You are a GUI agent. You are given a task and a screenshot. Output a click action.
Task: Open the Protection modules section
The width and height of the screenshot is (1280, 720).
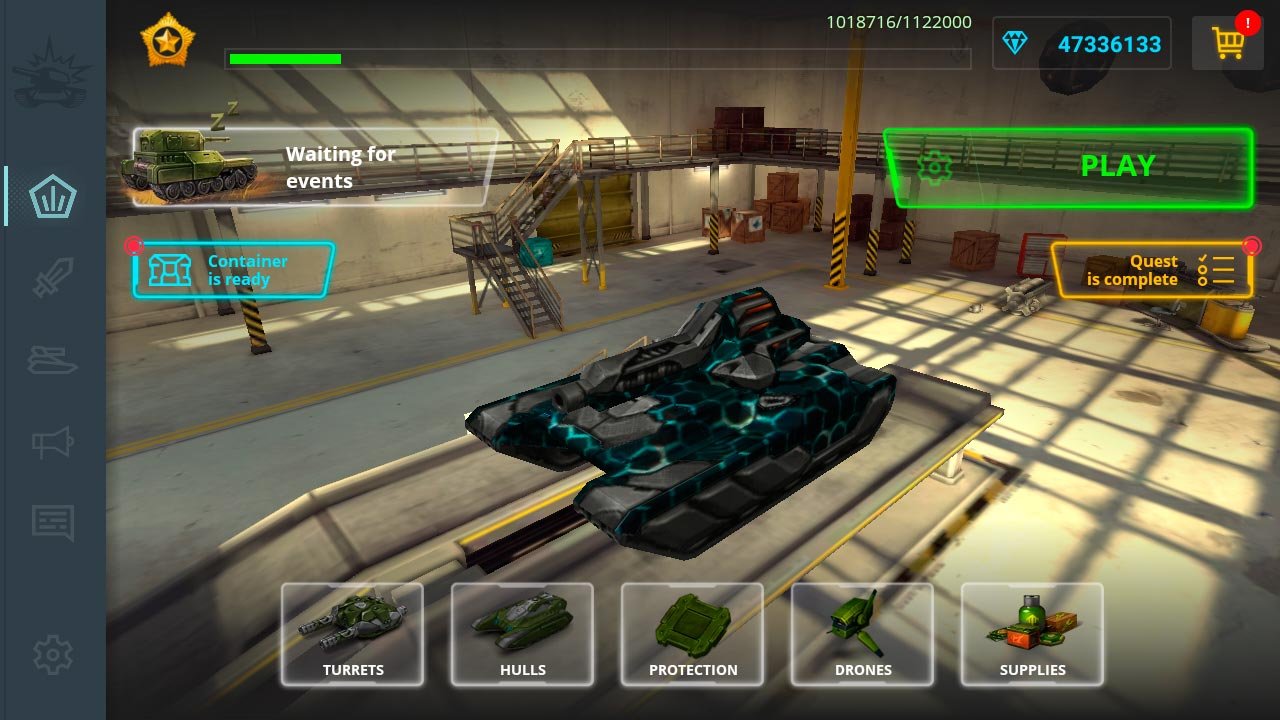click(x=692, y=634)
